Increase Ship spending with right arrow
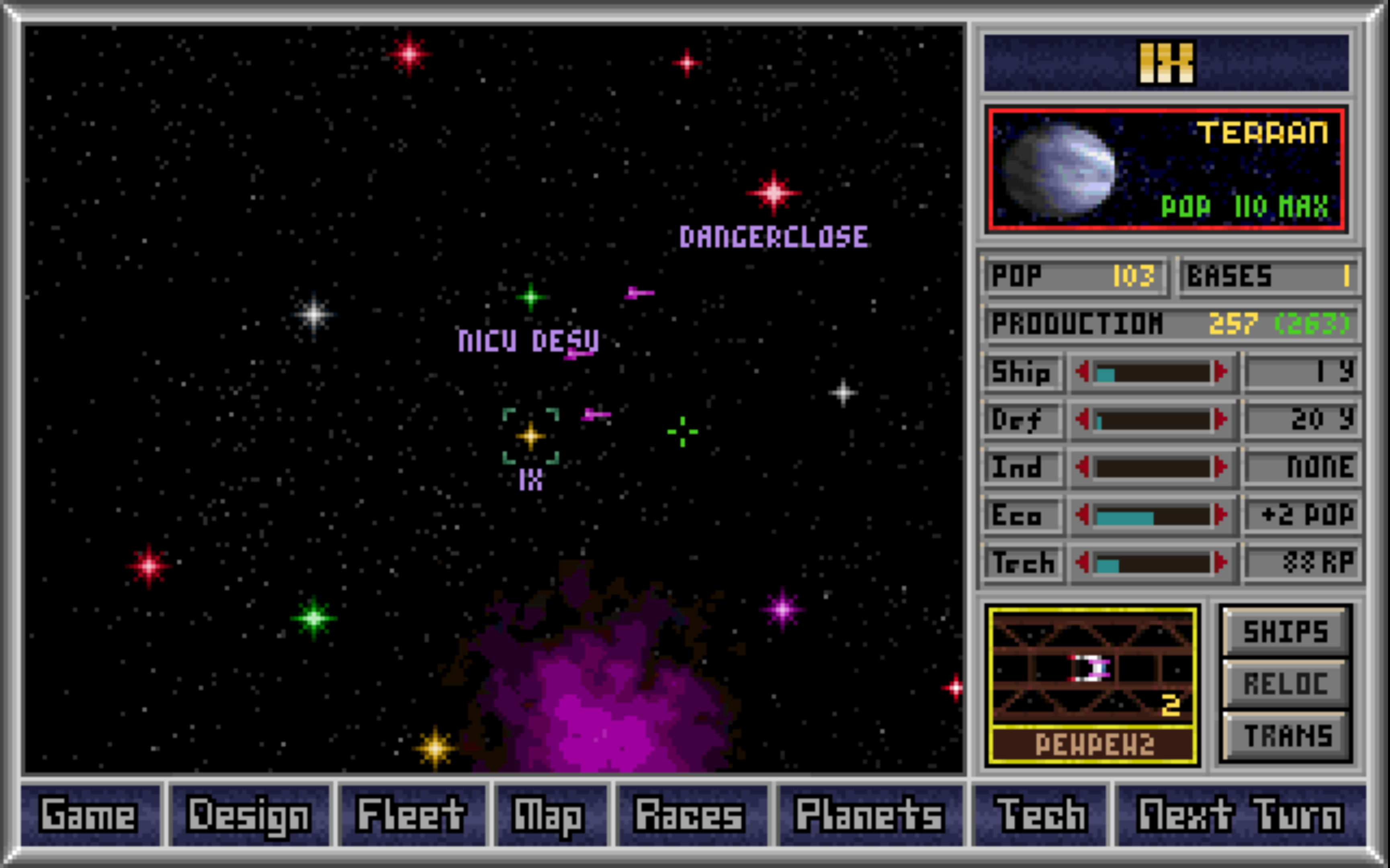Image resolution: width=1390 pixels, height=868 pixels. pos(1221,372)
